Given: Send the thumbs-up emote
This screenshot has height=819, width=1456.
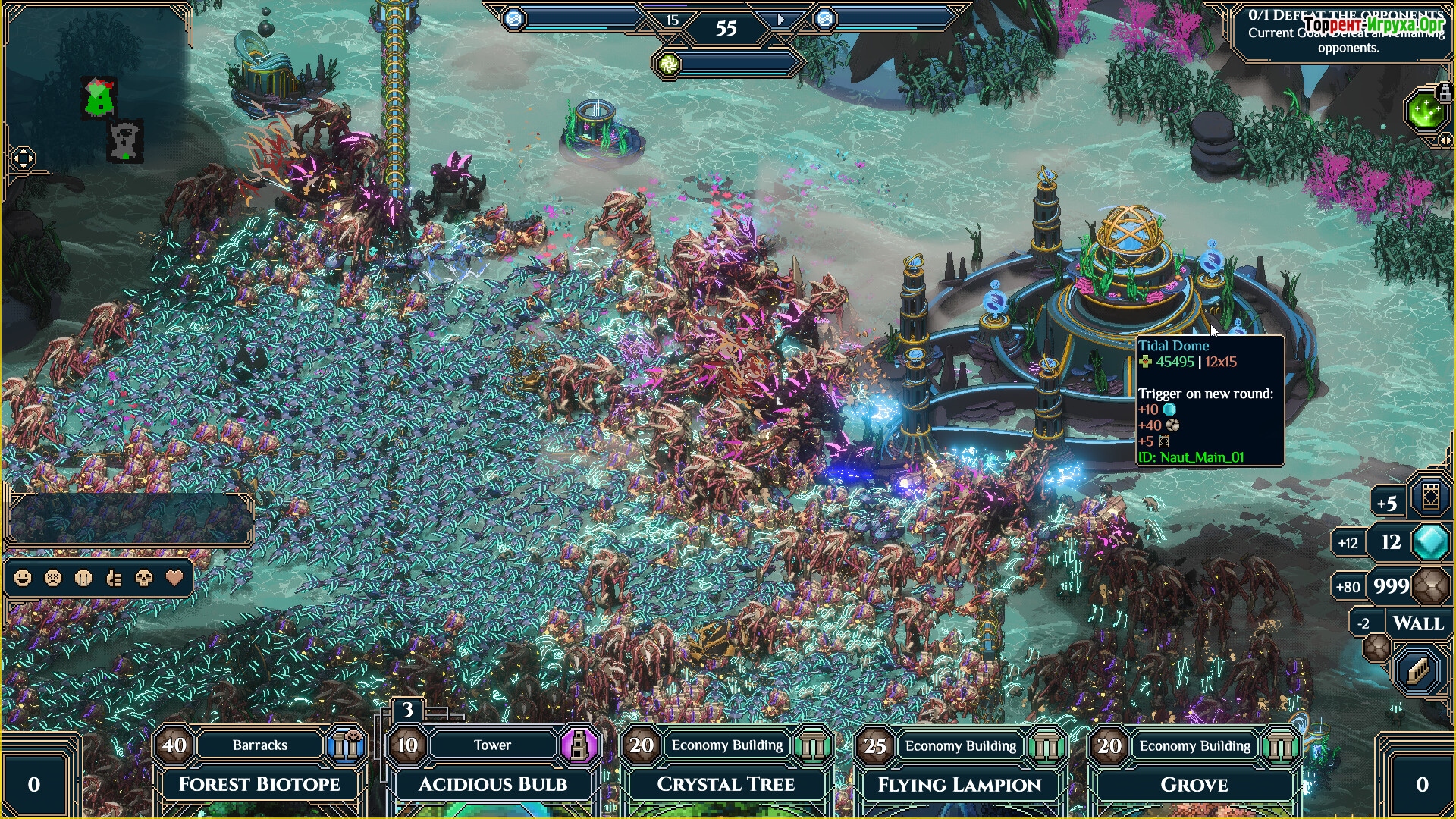Looking at the screenshot, I should (114, 579).
